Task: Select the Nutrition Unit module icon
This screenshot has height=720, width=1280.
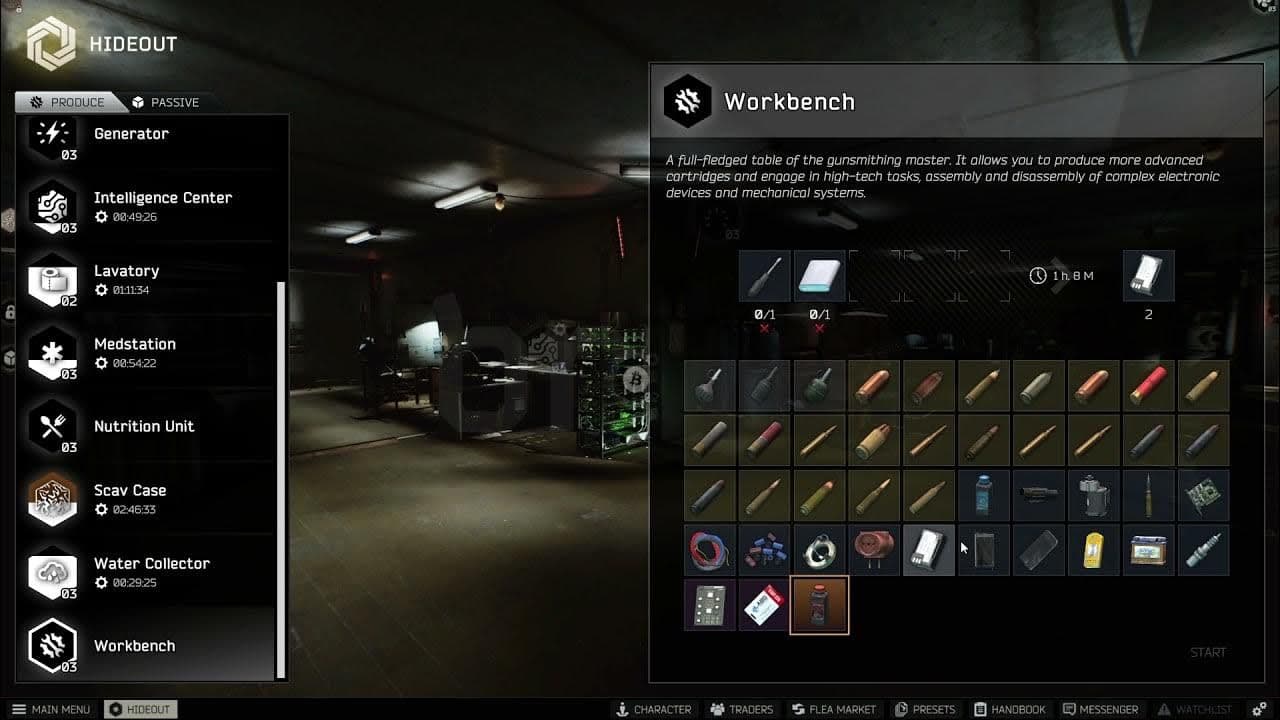Action: [52, 427]
